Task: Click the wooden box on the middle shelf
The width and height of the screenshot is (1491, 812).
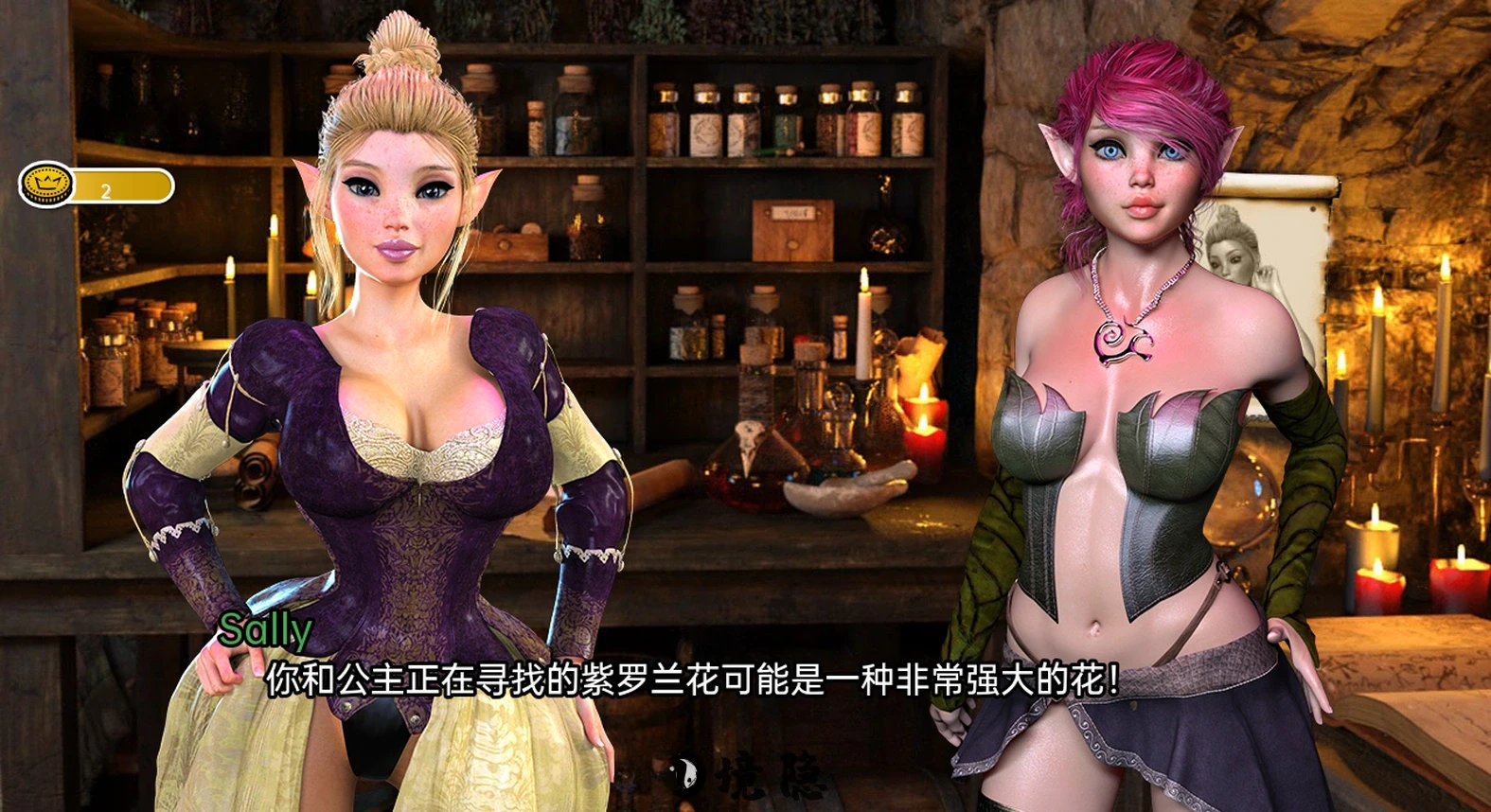Action: pos(792,230)
